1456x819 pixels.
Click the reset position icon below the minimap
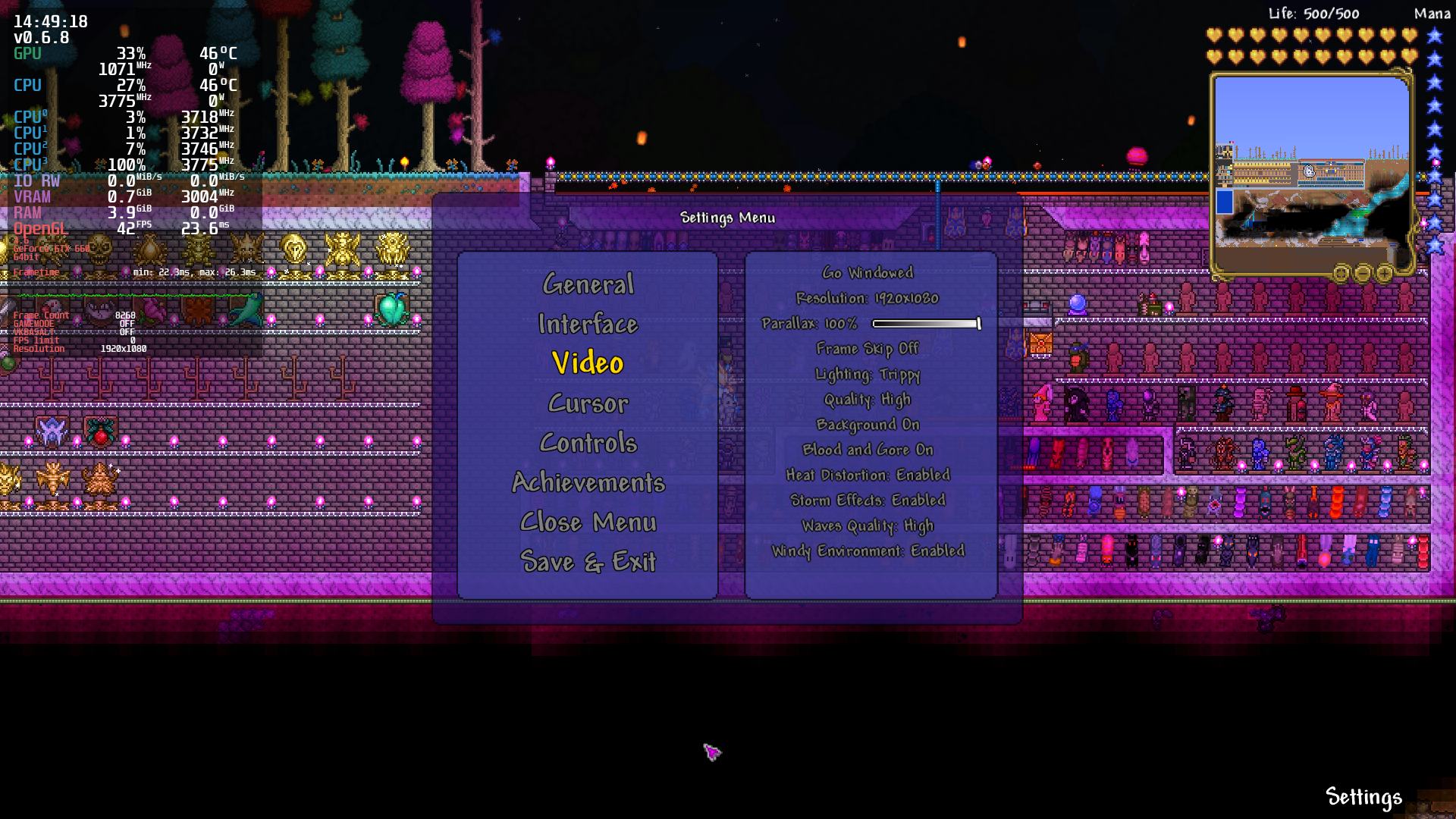tap(1341, 274)
